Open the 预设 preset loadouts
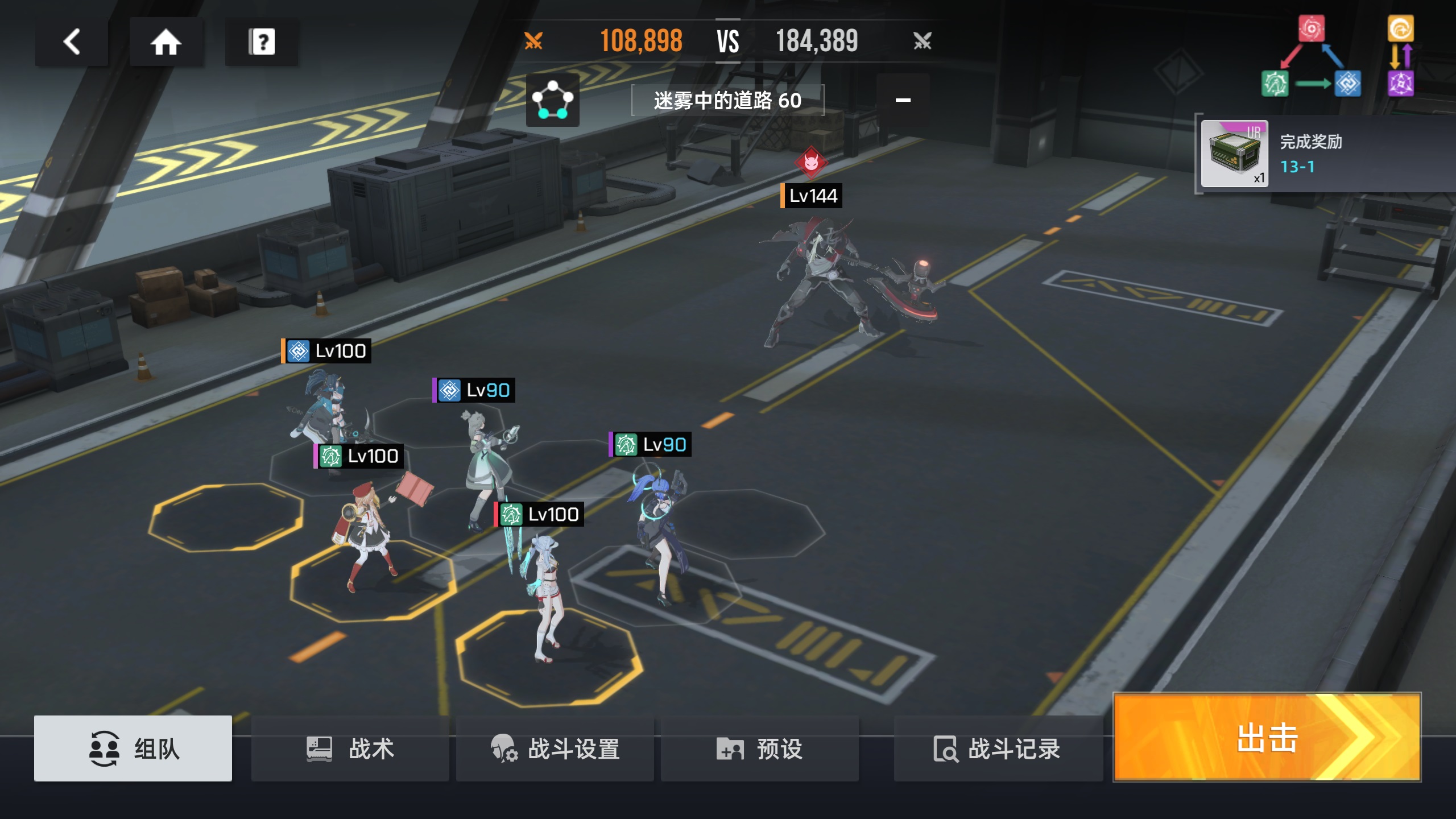This screenshot has height=819, width=1456. click(x=759, y=748)
